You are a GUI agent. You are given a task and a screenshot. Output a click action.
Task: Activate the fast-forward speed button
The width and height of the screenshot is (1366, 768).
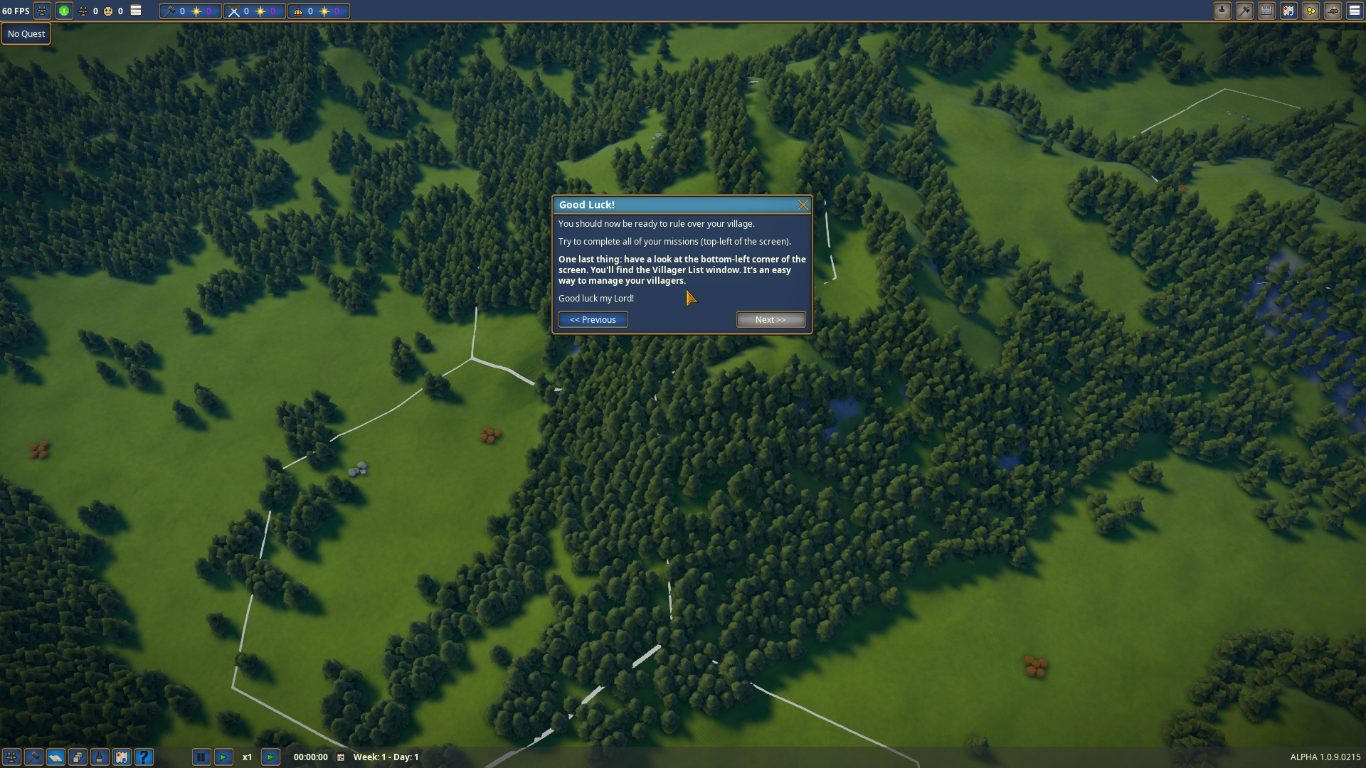click(270, 757)
